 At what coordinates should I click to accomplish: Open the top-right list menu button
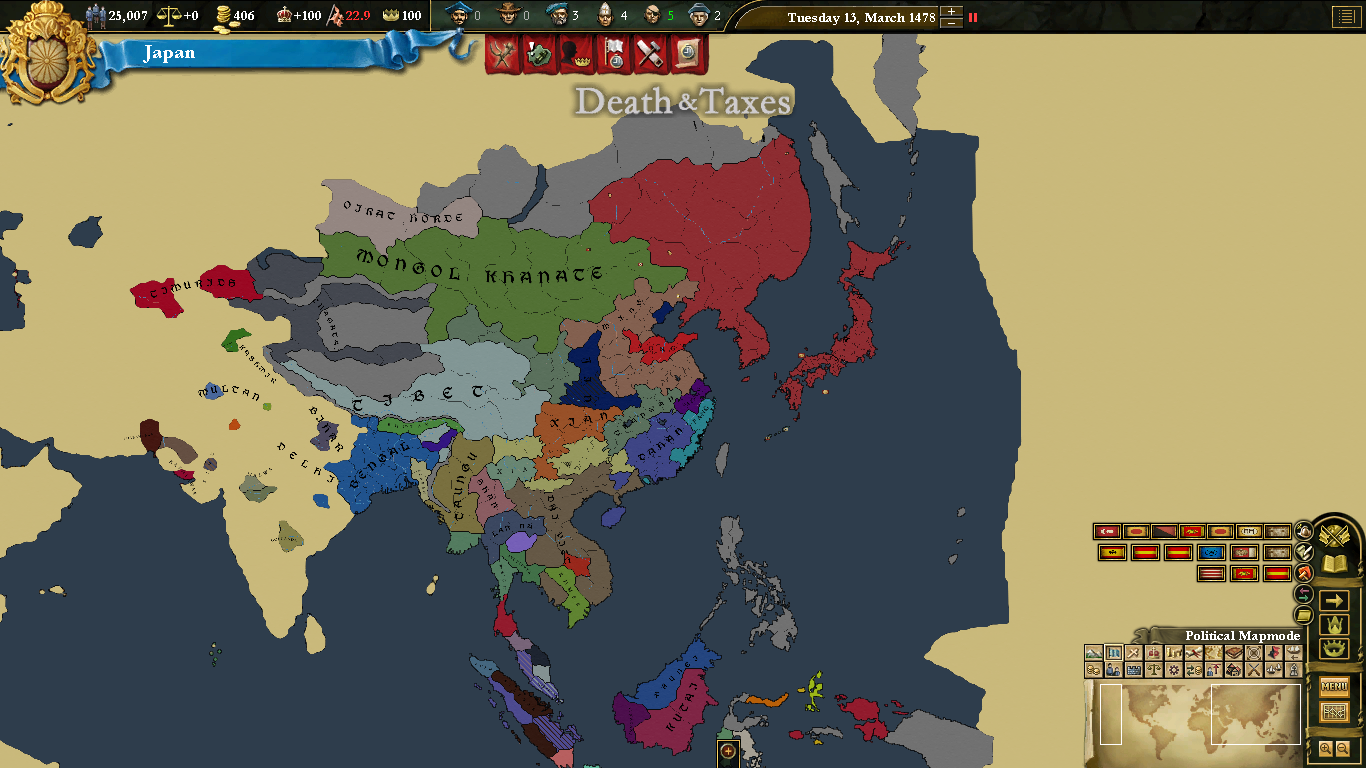[x=1345, y=17]
